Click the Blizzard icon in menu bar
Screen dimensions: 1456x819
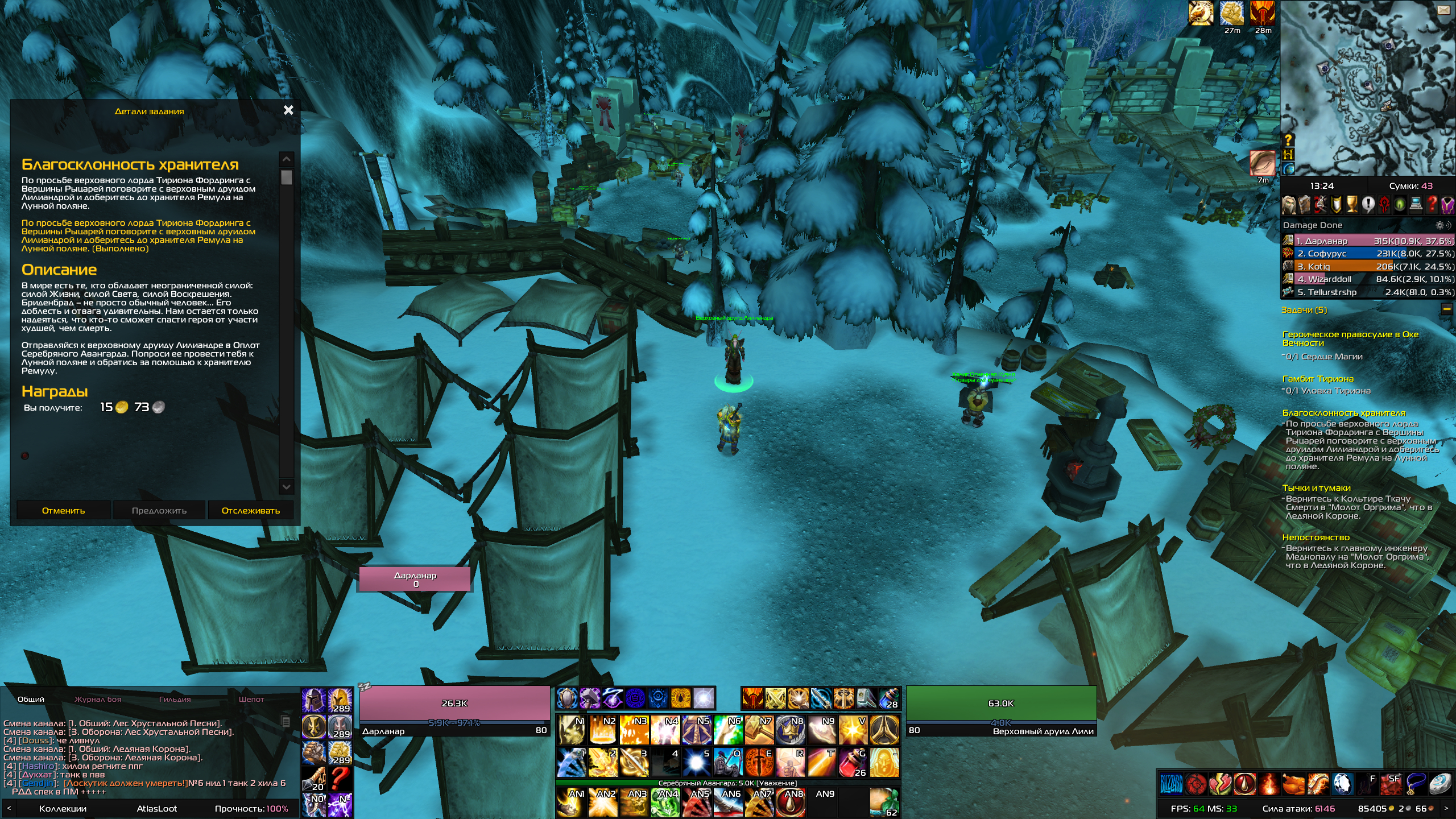pos(1170,784)
